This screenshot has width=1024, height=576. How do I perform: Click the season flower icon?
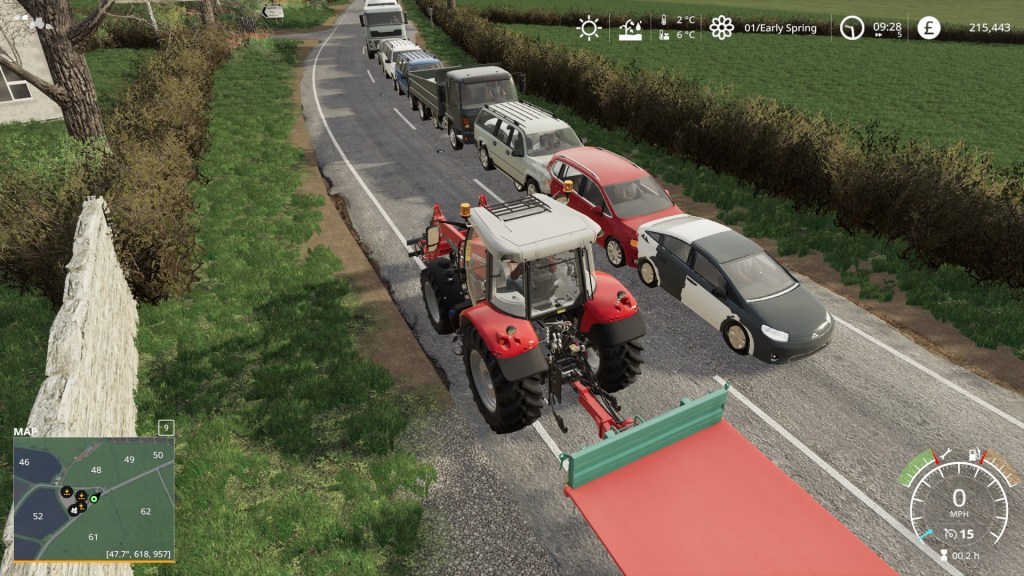pyautogui.click(x=721, y=28)
